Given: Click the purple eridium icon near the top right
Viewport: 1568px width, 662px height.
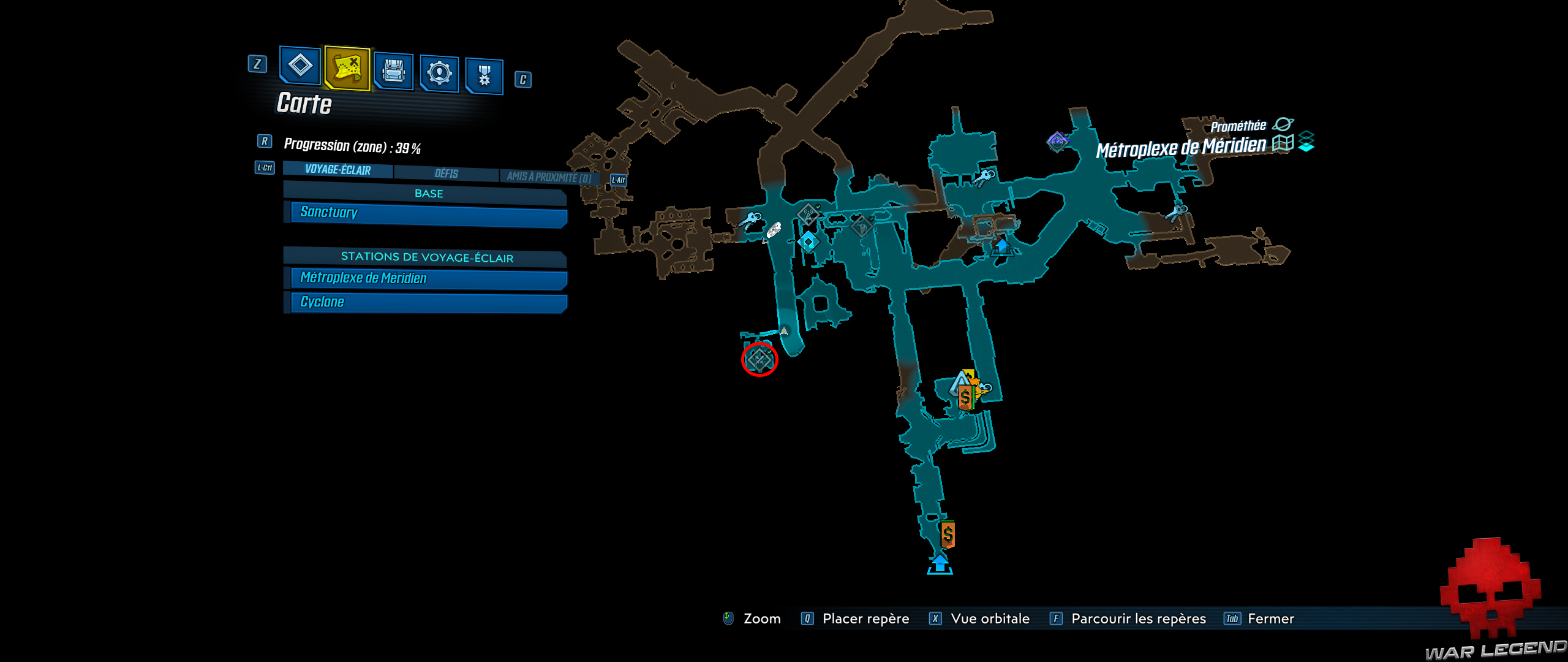Looking at the screenshot, I should (x=1058, y=142).
